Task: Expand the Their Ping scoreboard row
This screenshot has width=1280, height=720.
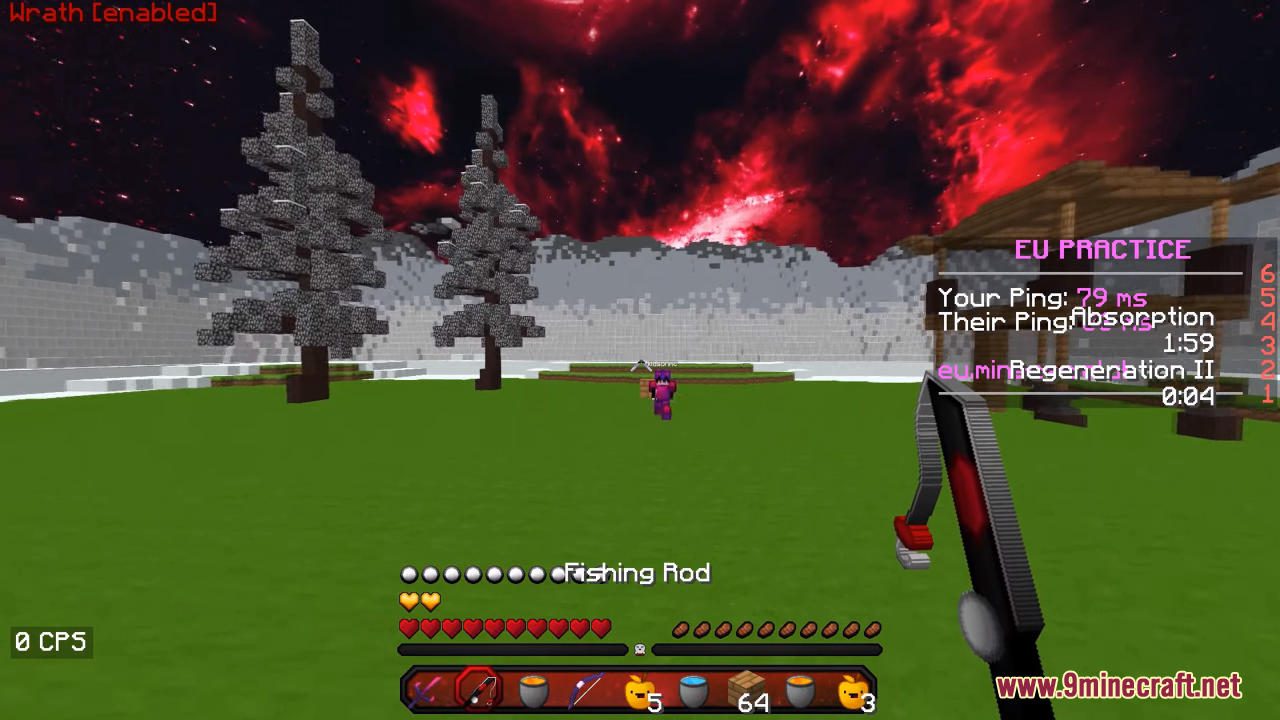Action: [x=1008, y=322]
